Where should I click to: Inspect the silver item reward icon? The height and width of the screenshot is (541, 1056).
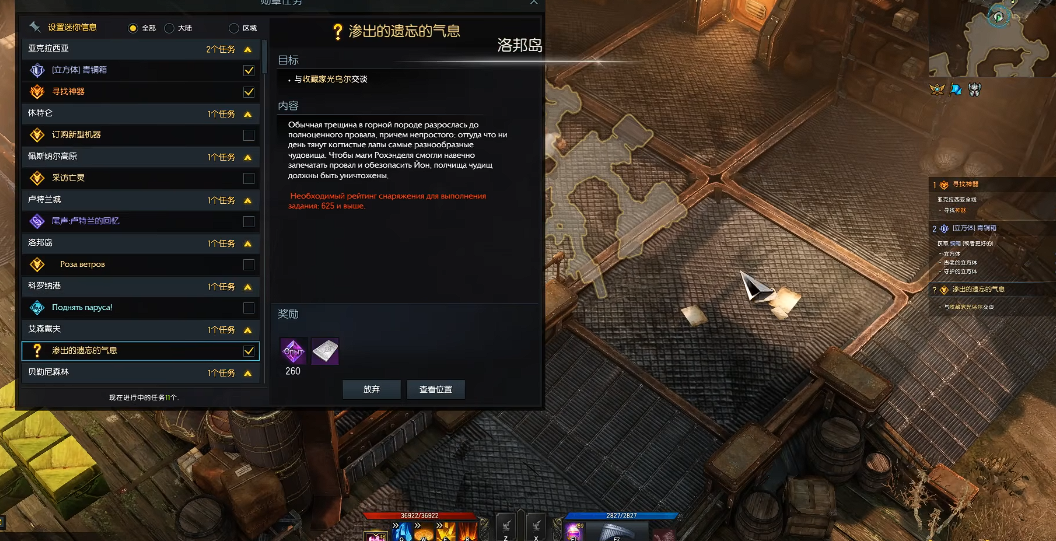(x=324, y=350)
